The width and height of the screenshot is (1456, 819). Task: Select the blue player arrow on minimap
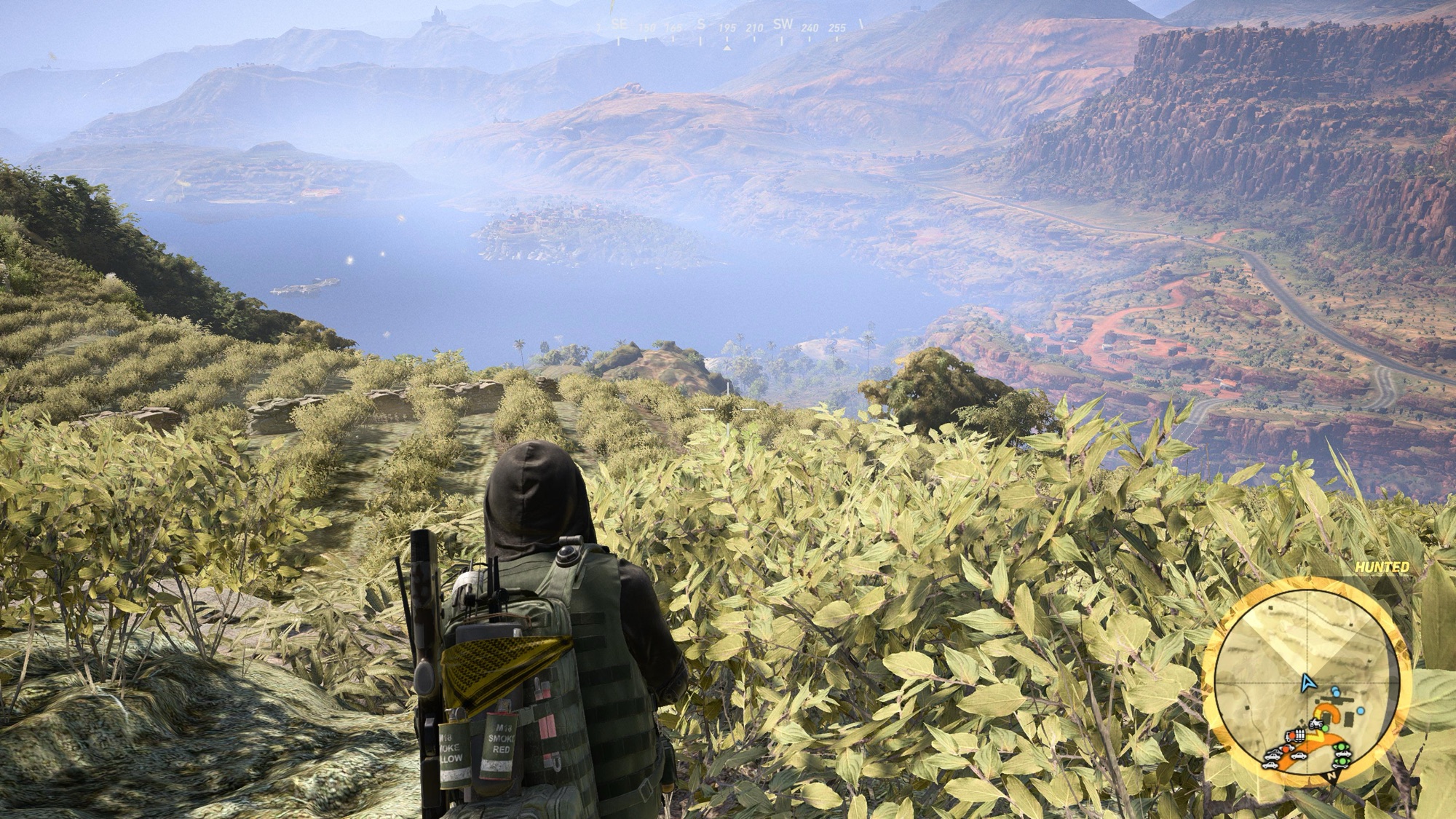point(1308,683)
